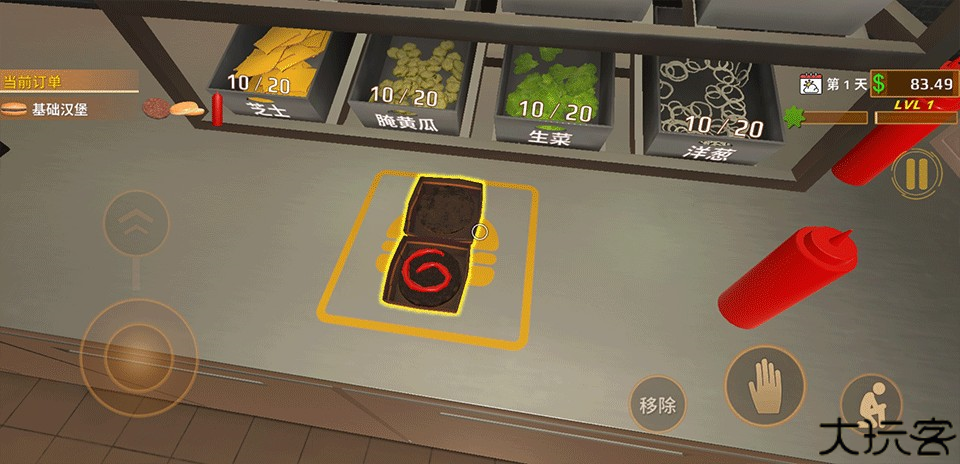
Task: Tap the 移除 (remove) button
Action: point(657,405)
